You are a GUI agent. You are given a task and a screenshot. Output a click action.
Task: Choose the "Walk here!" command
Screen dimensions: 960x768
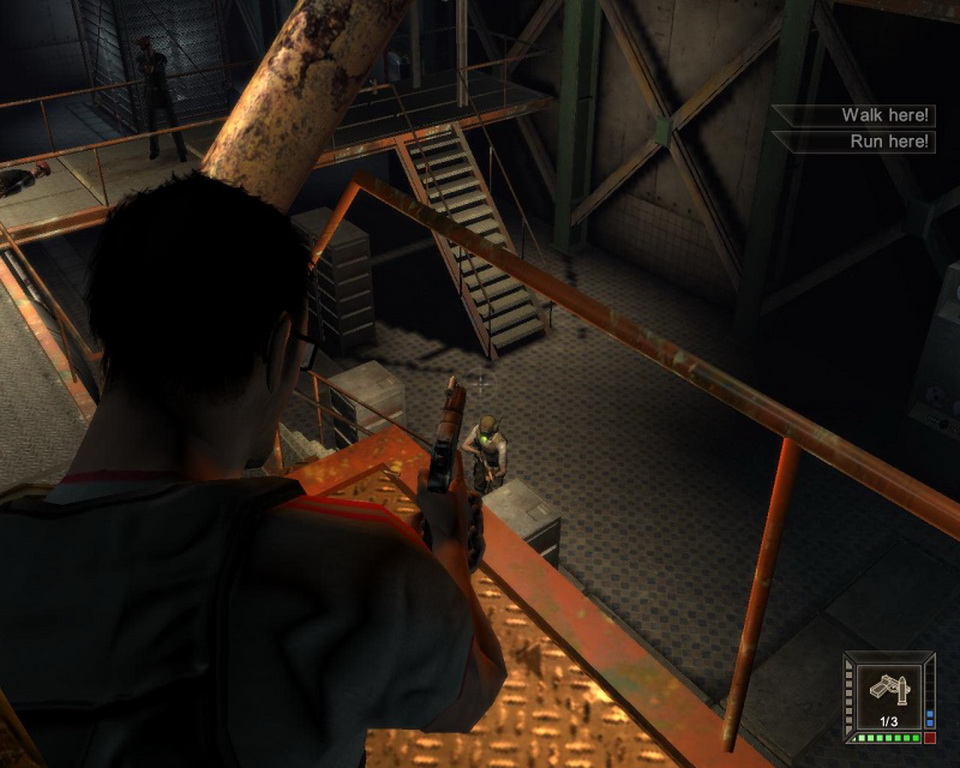[885, 115]
